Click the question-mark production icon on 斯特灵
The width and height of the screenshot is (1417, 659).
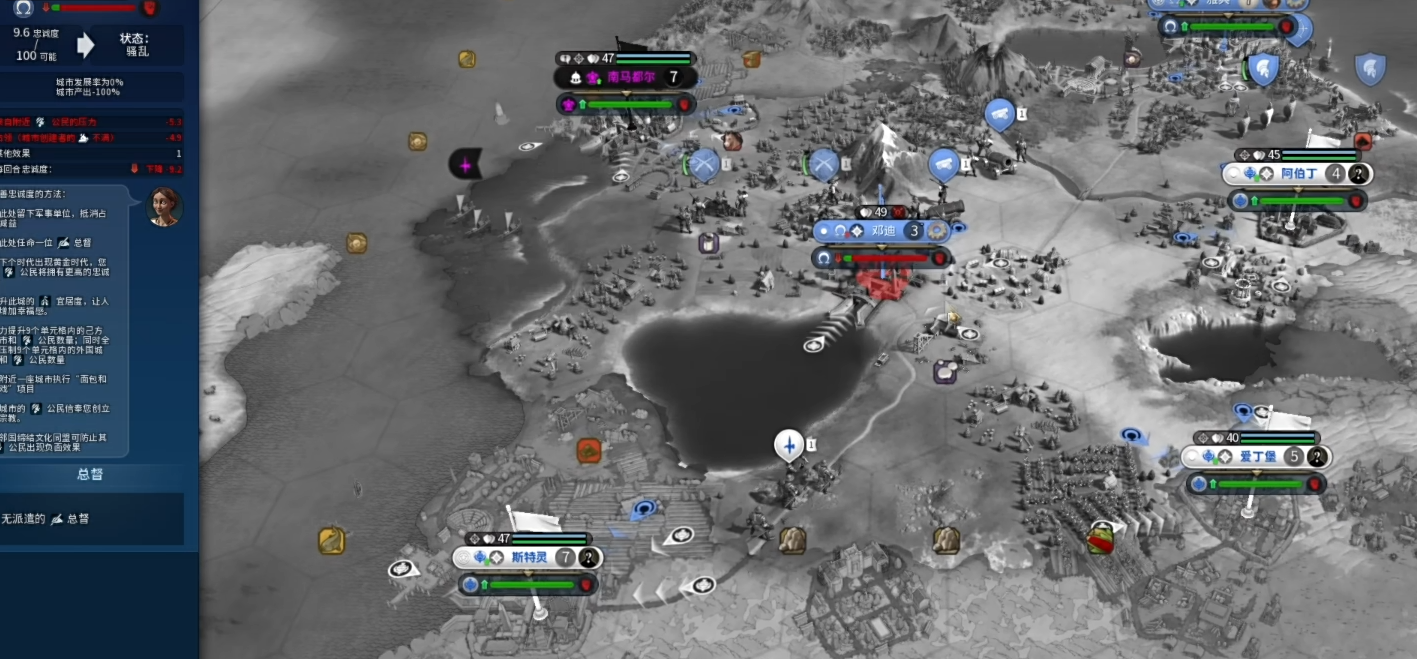pos(590,558)
